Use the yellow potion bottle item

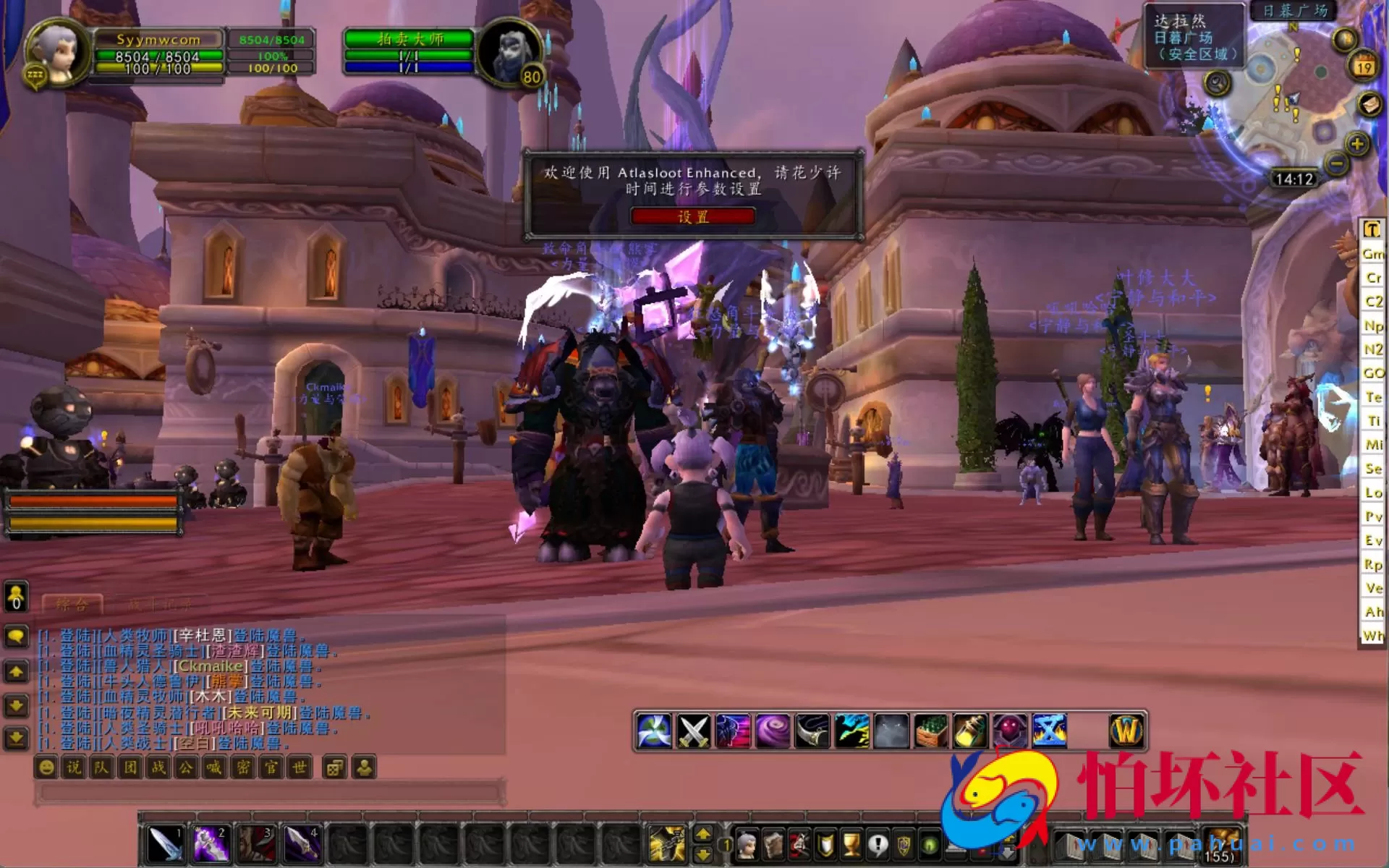tap(970, 731)
